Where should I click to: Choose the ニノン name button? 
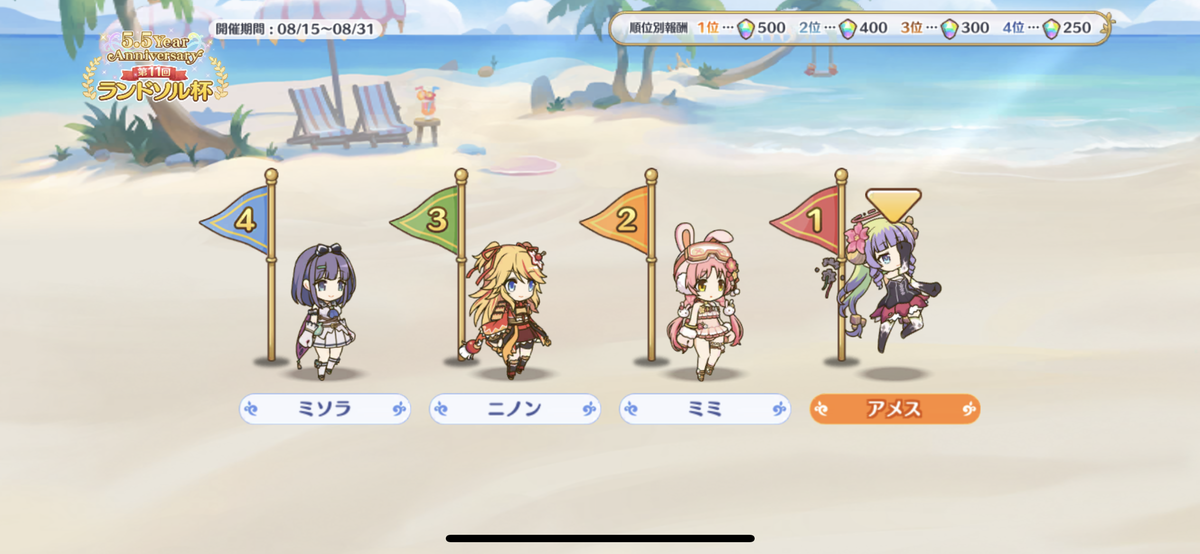[515, 408]
